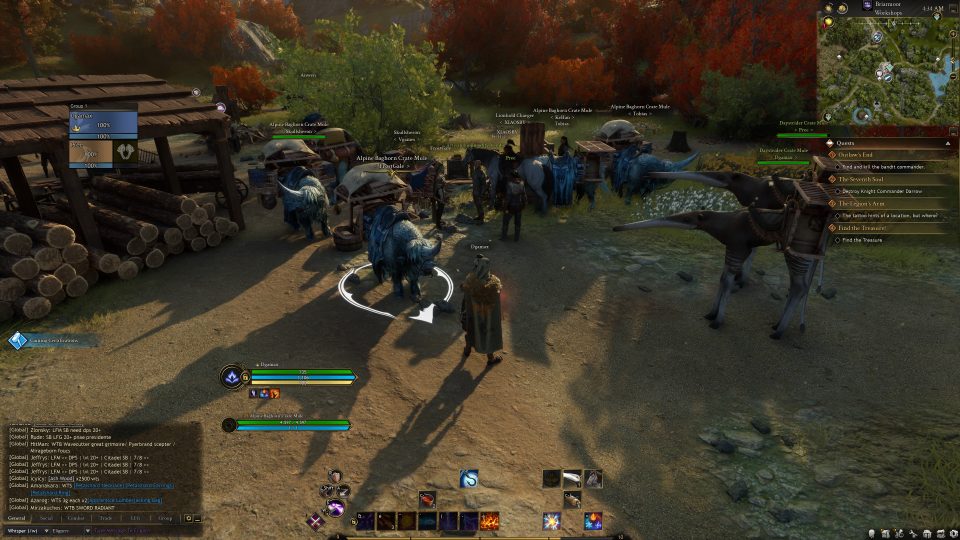Select the Find the Treasure quest

pos(862,228)
